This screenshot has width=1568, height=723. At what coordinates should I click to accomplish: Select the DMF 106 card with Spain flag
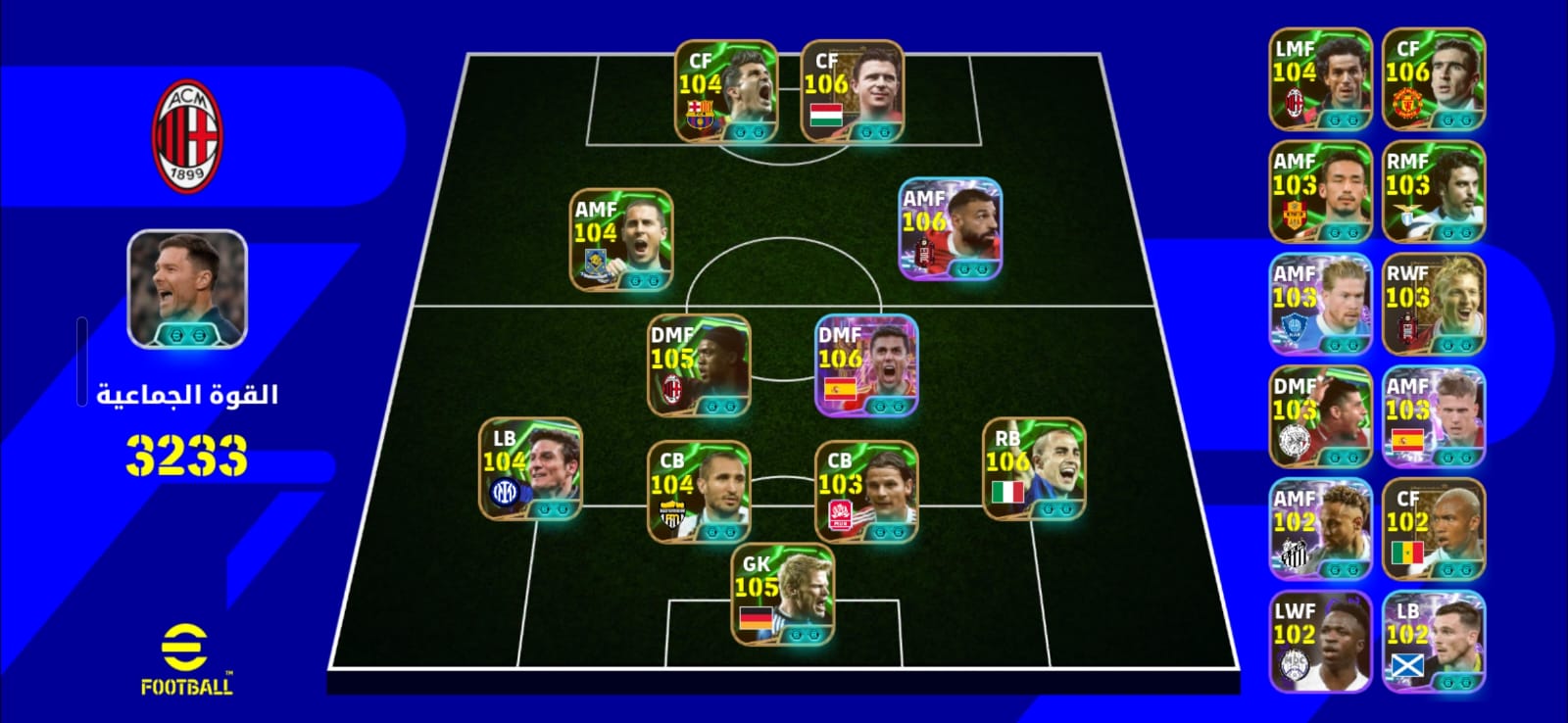coord(866,365)
